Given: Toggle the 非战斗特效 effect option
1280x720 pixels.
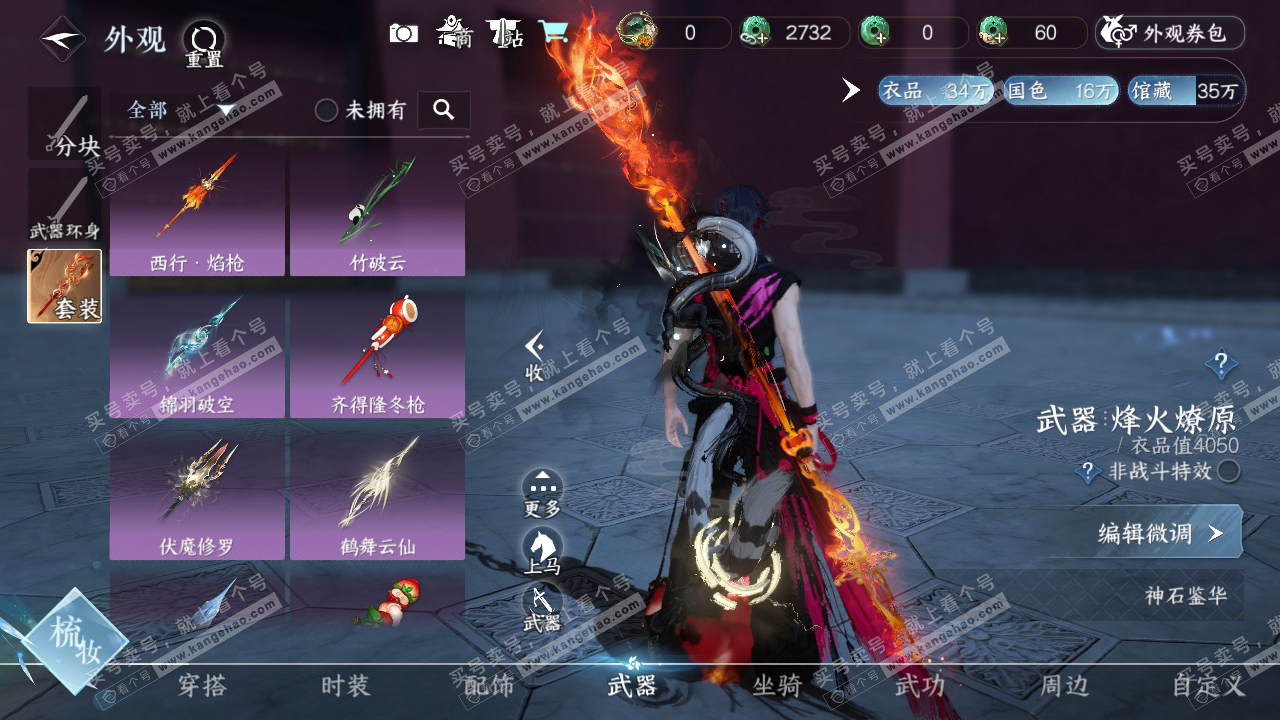Looking at the screenshot, I should pyautogui.click(x=1229, y=471).
